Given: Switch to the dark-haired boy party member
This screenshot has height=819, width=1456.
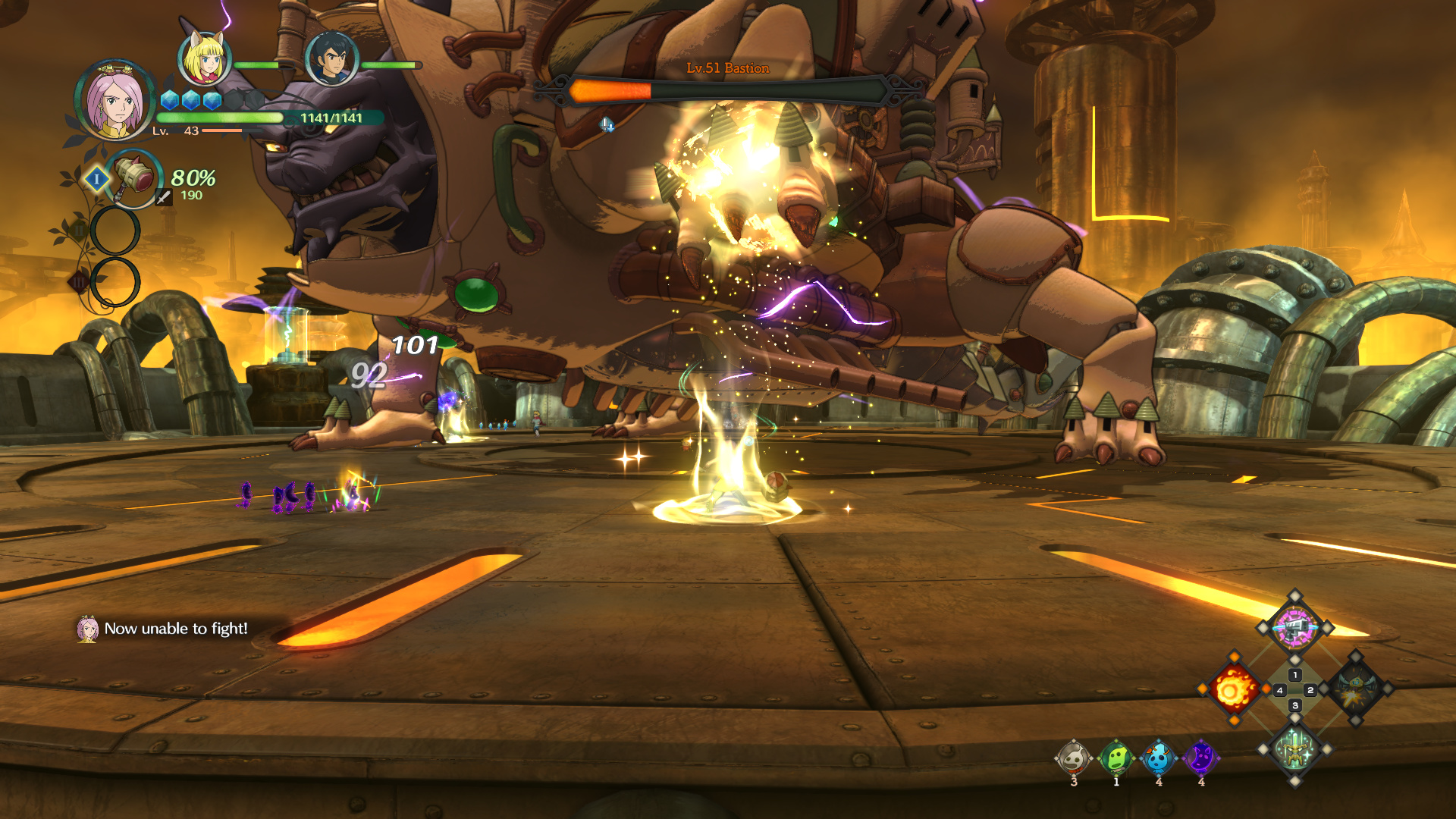Looking at the screenshot, I should pos(331,59).
